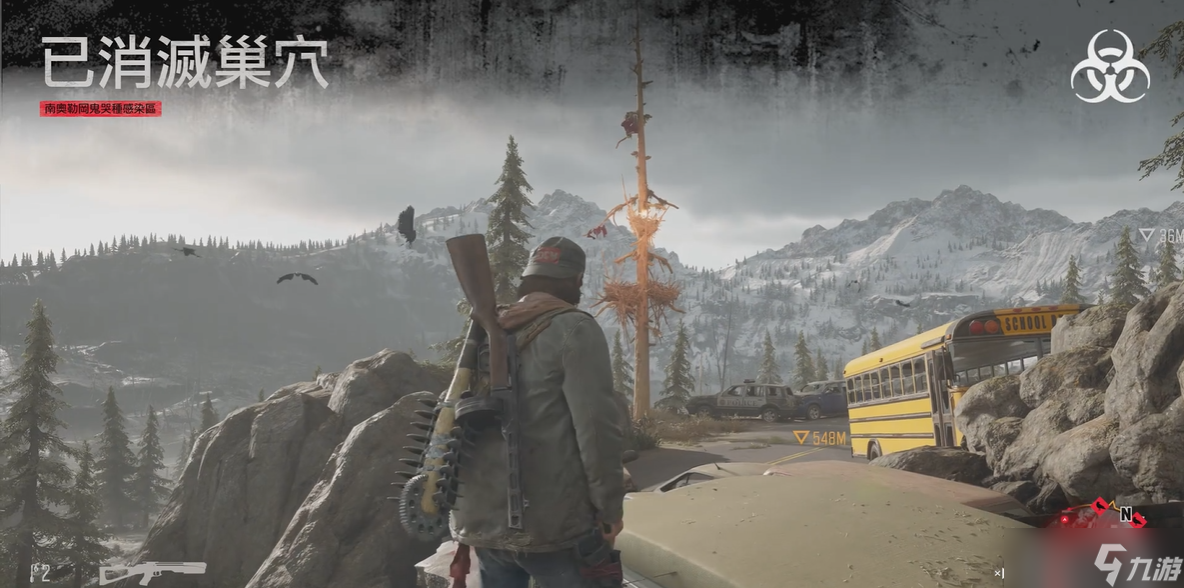Image resolution: width=1184 pixels, height=588 pixels.
Task: Click the 548M waypoint marker
Action: 819,438
